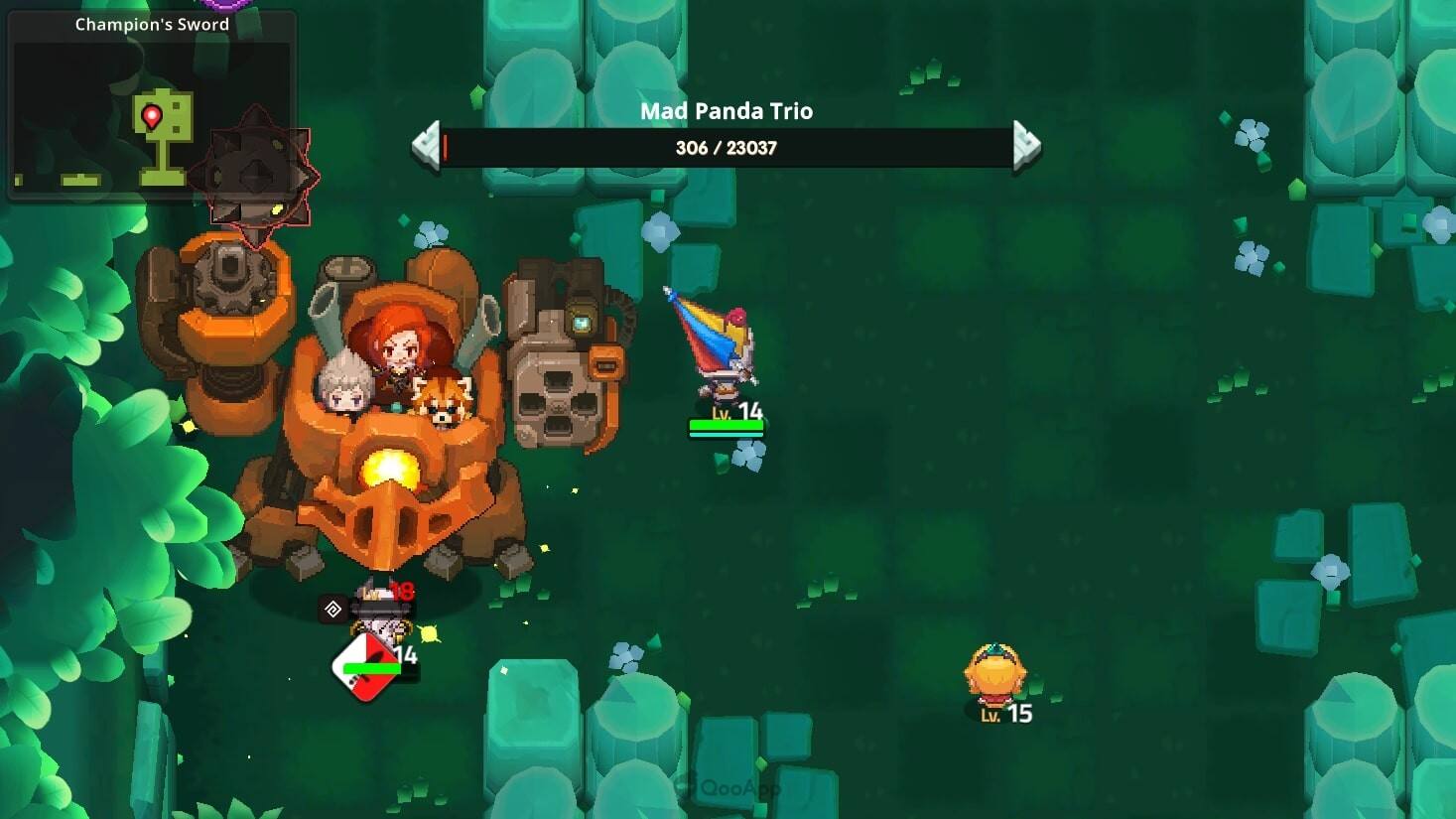Expand the left arrow on the boss bar
This screenshot has width=1456, height=819.
[x=427, y=147]
